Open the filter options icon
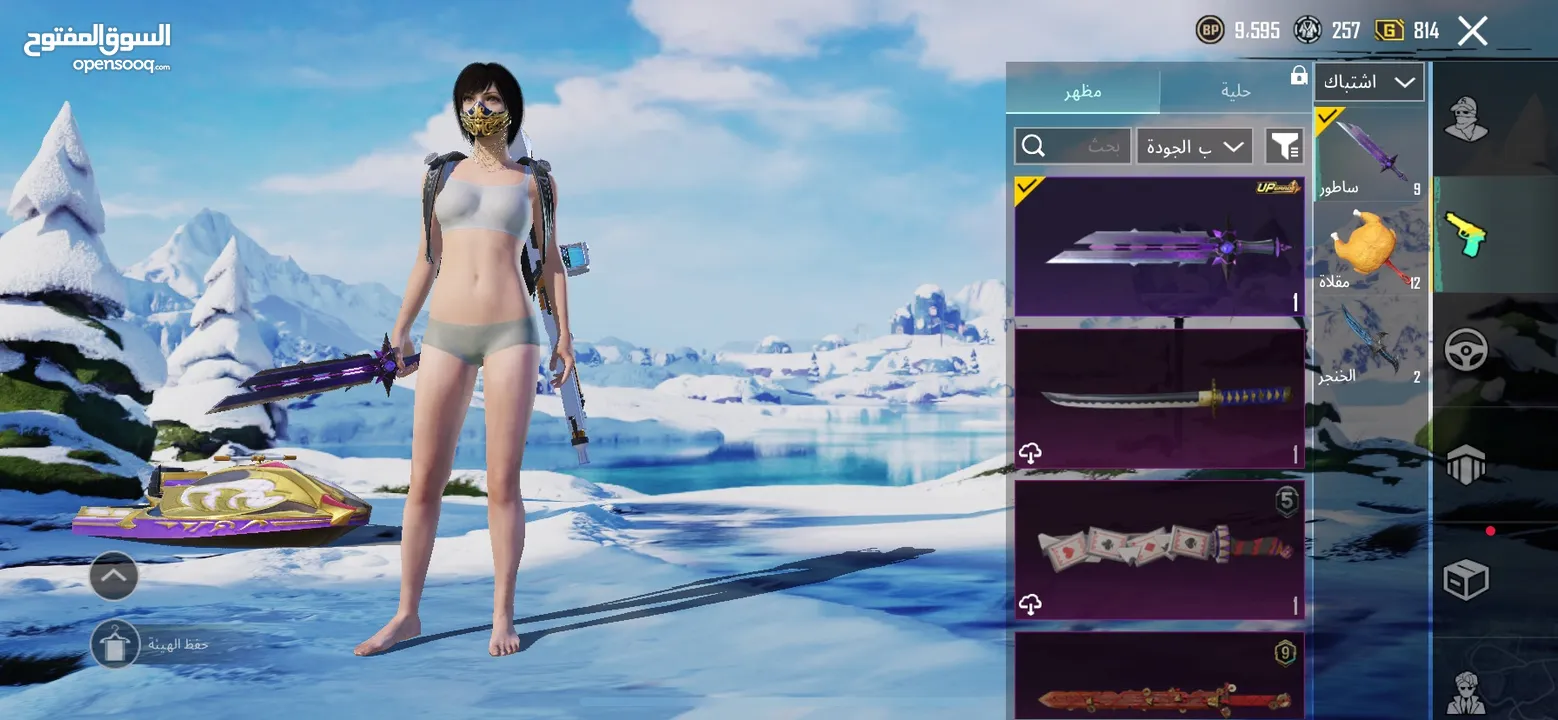This screenshot has height=720, width=1558. pyautogui.click(x=1284, y=147)
